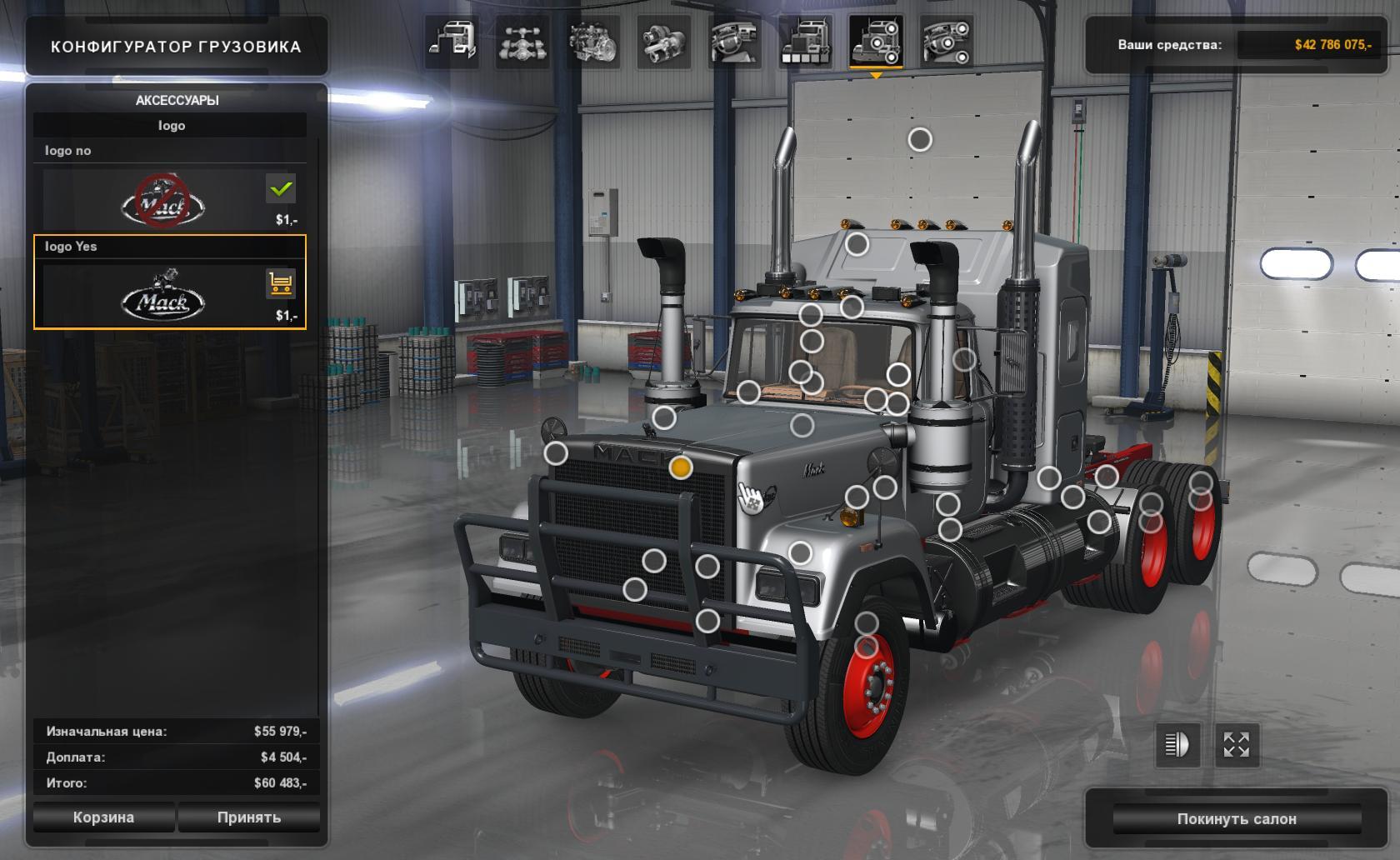Click the highlighted orange accessory node on hood
Viewport: 1400px width, 860px height.
[x=680, y=467]
